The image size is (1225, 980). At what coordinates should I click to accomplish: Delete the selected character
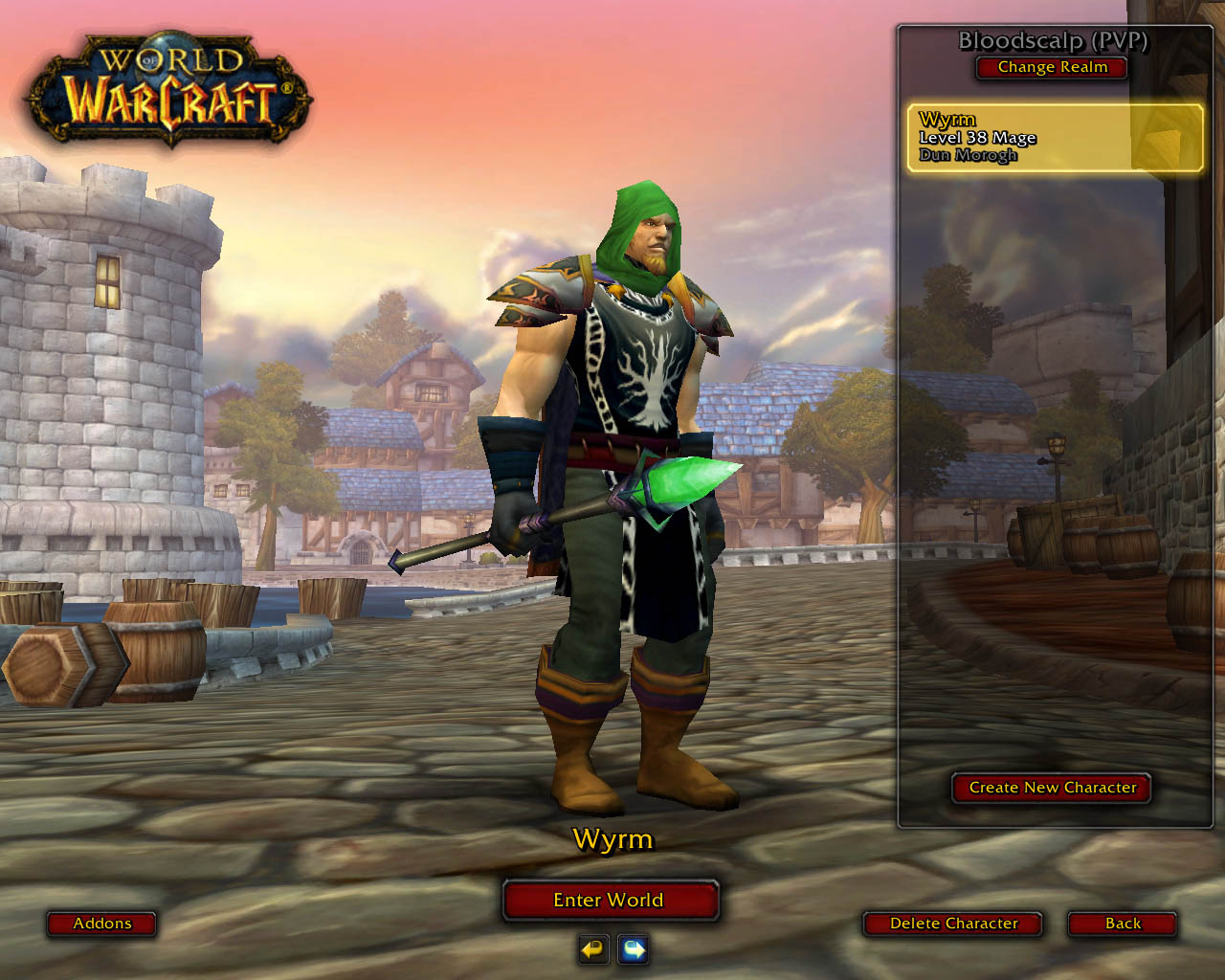point(953,924)
